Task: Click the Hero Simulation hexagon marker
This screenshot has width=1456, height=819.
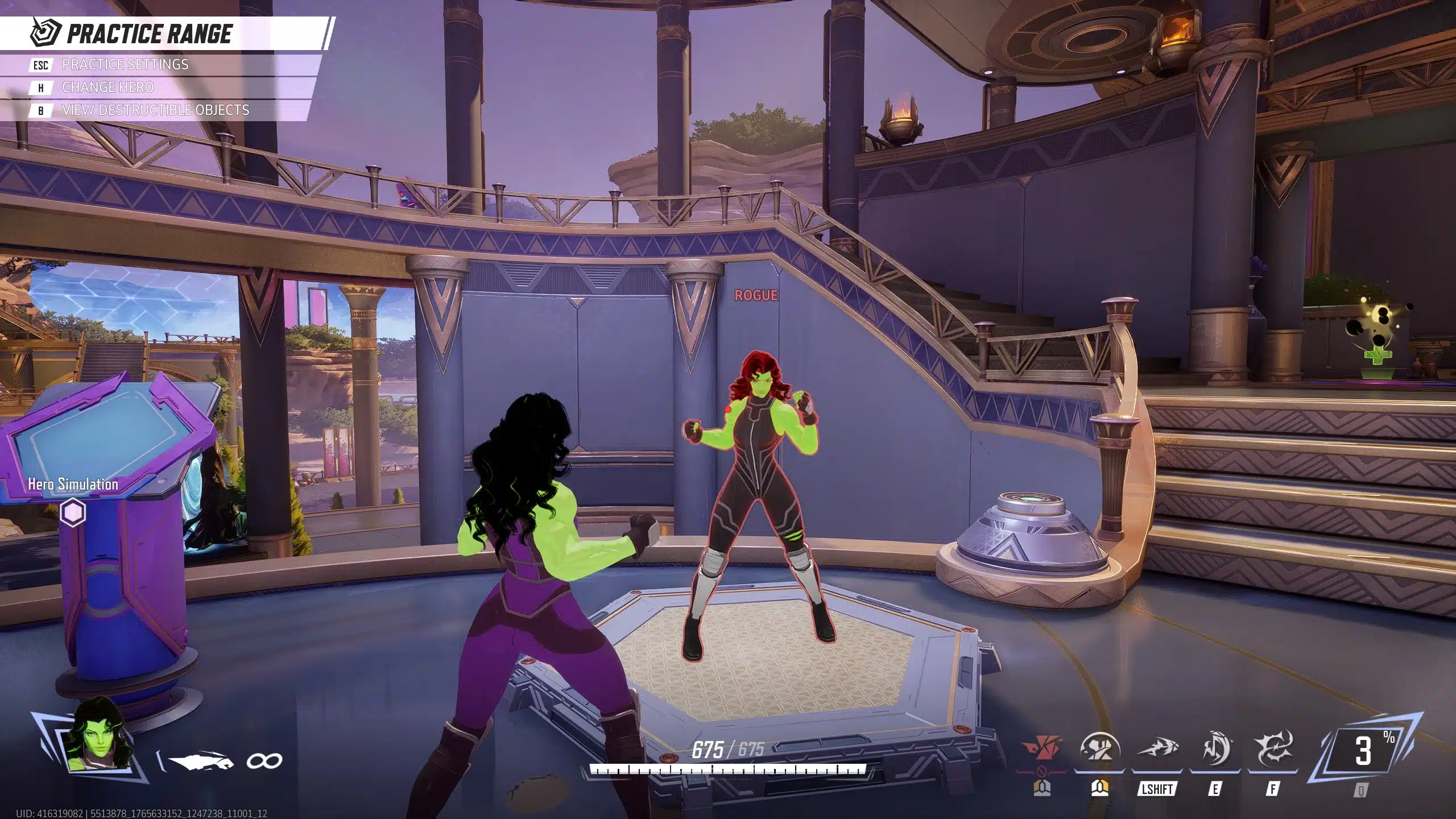Action: pyautogui.click(x=73, y=512)
